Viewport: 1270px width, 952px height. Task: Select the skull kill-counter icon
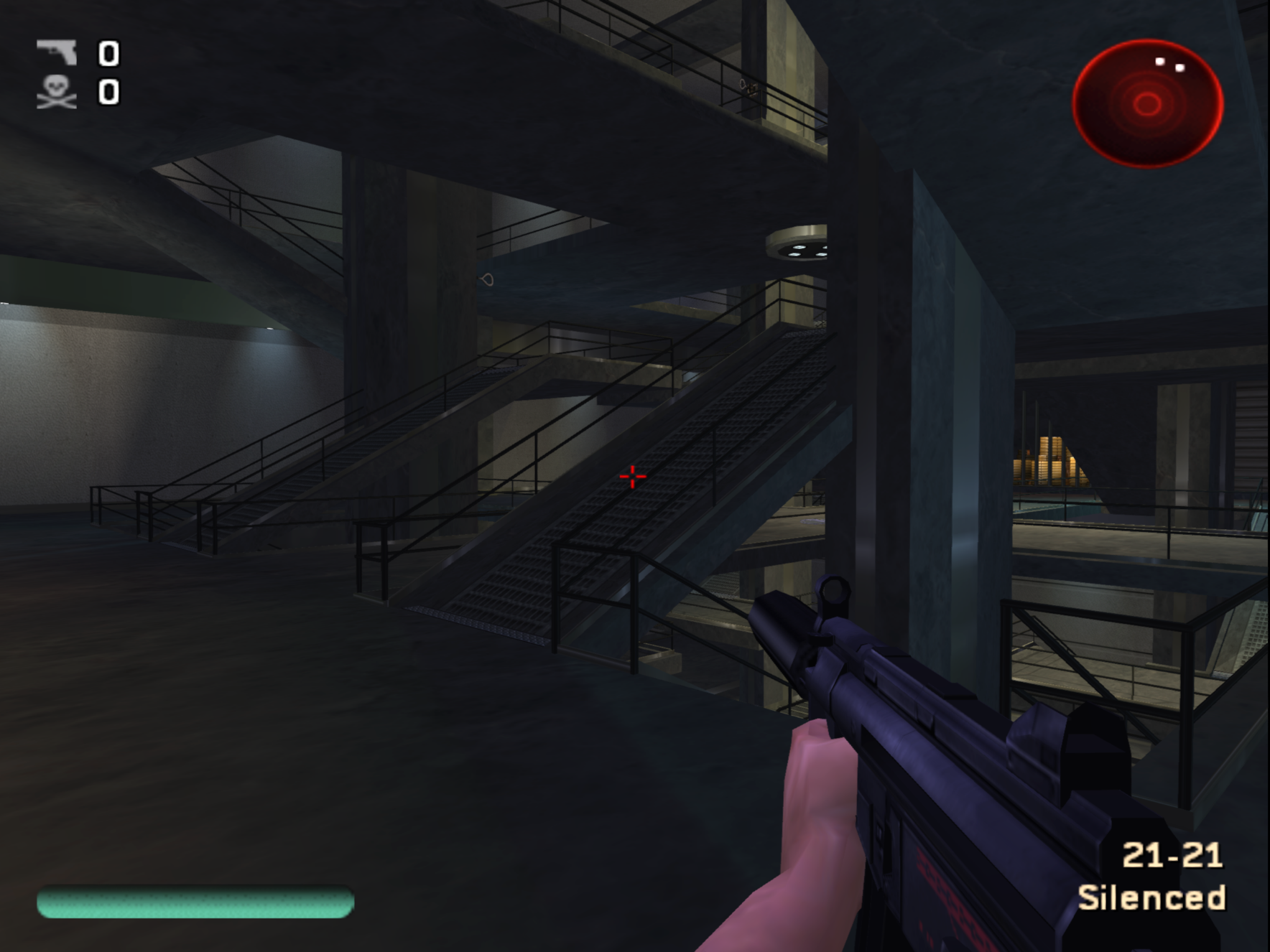(57, 92)
